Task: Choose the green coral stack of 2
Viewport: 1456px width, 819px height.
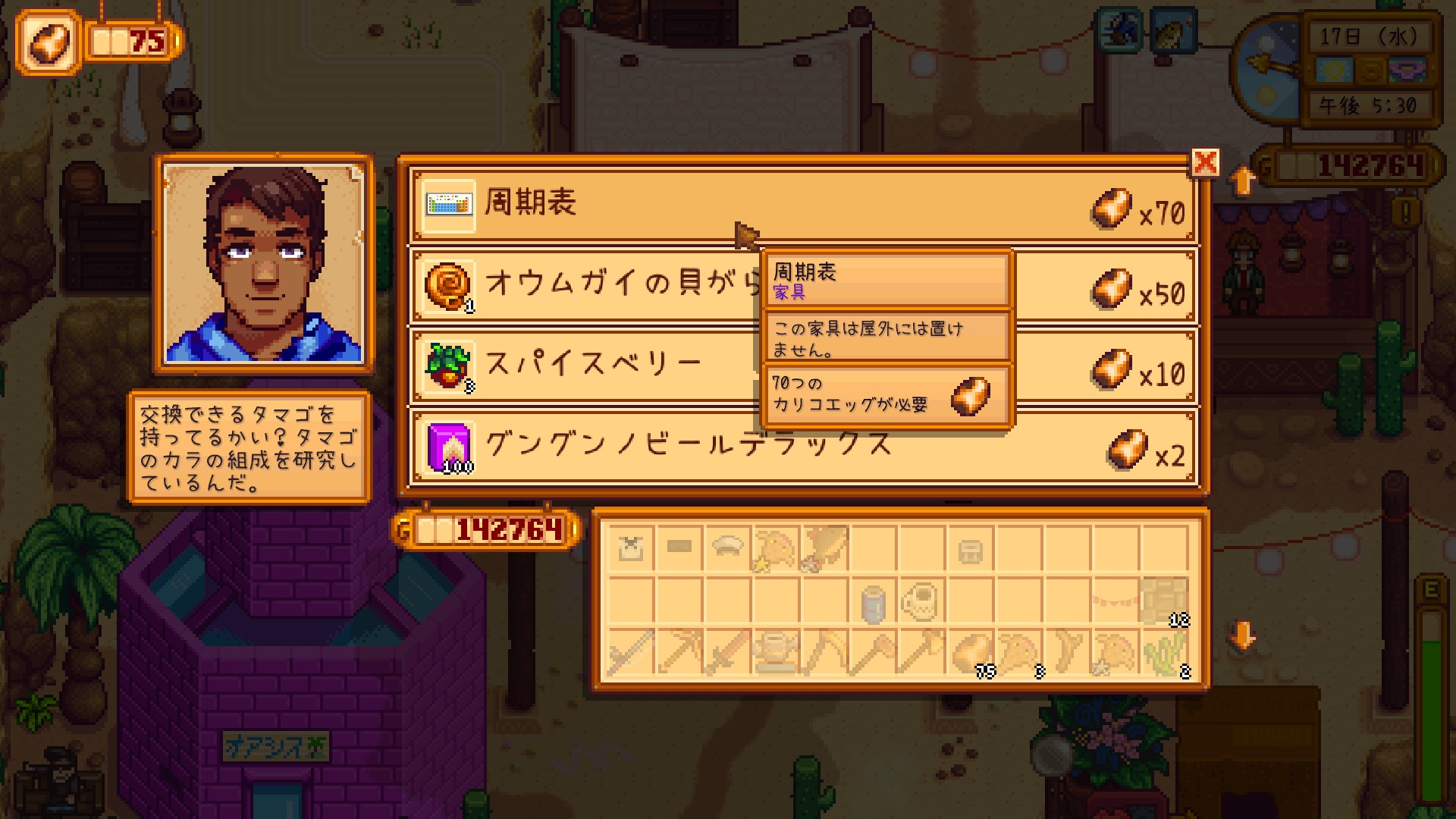Action: tap(1165, 652)
